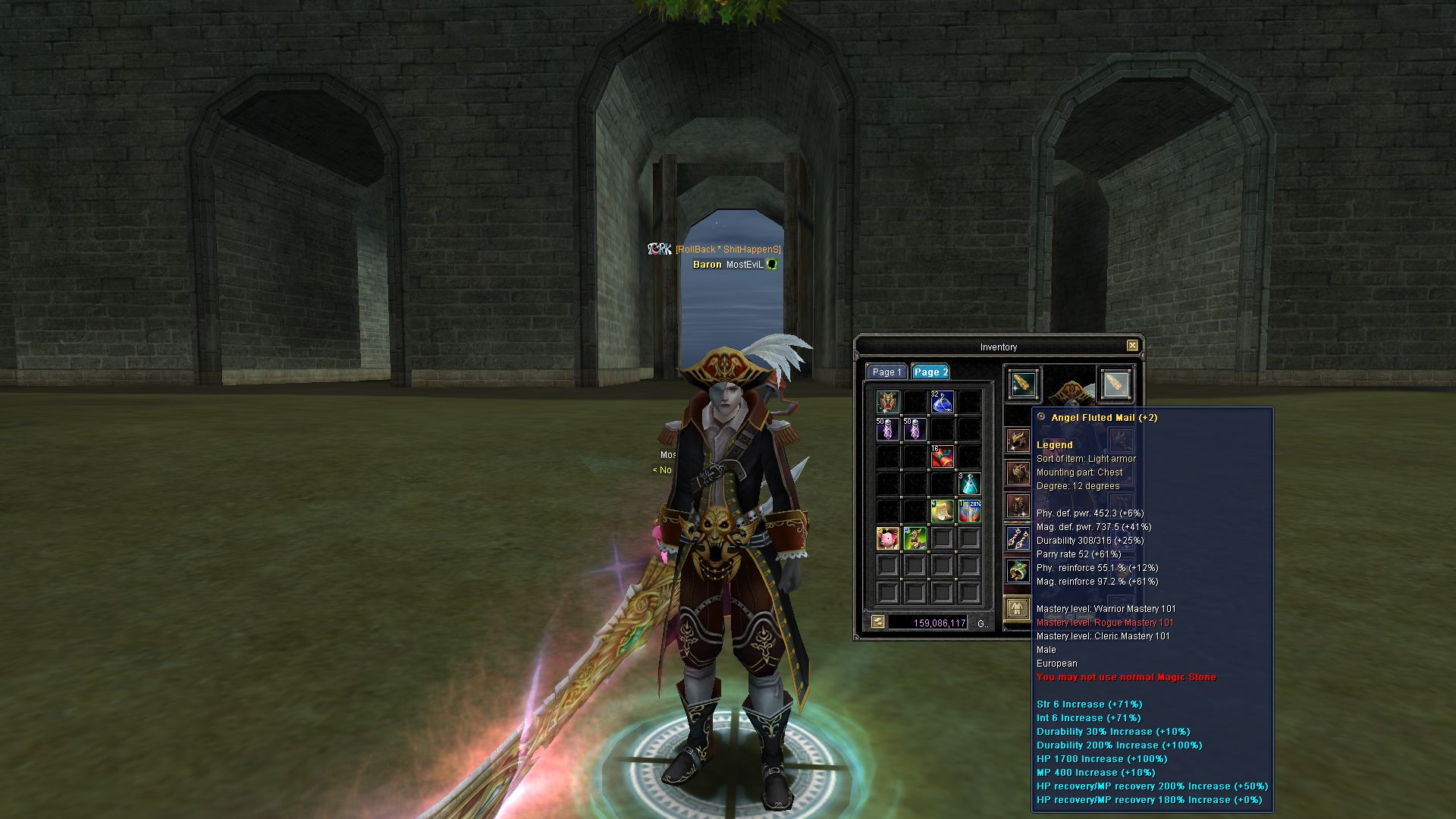Choose the equipped green gem ring

click(1018, 570)
